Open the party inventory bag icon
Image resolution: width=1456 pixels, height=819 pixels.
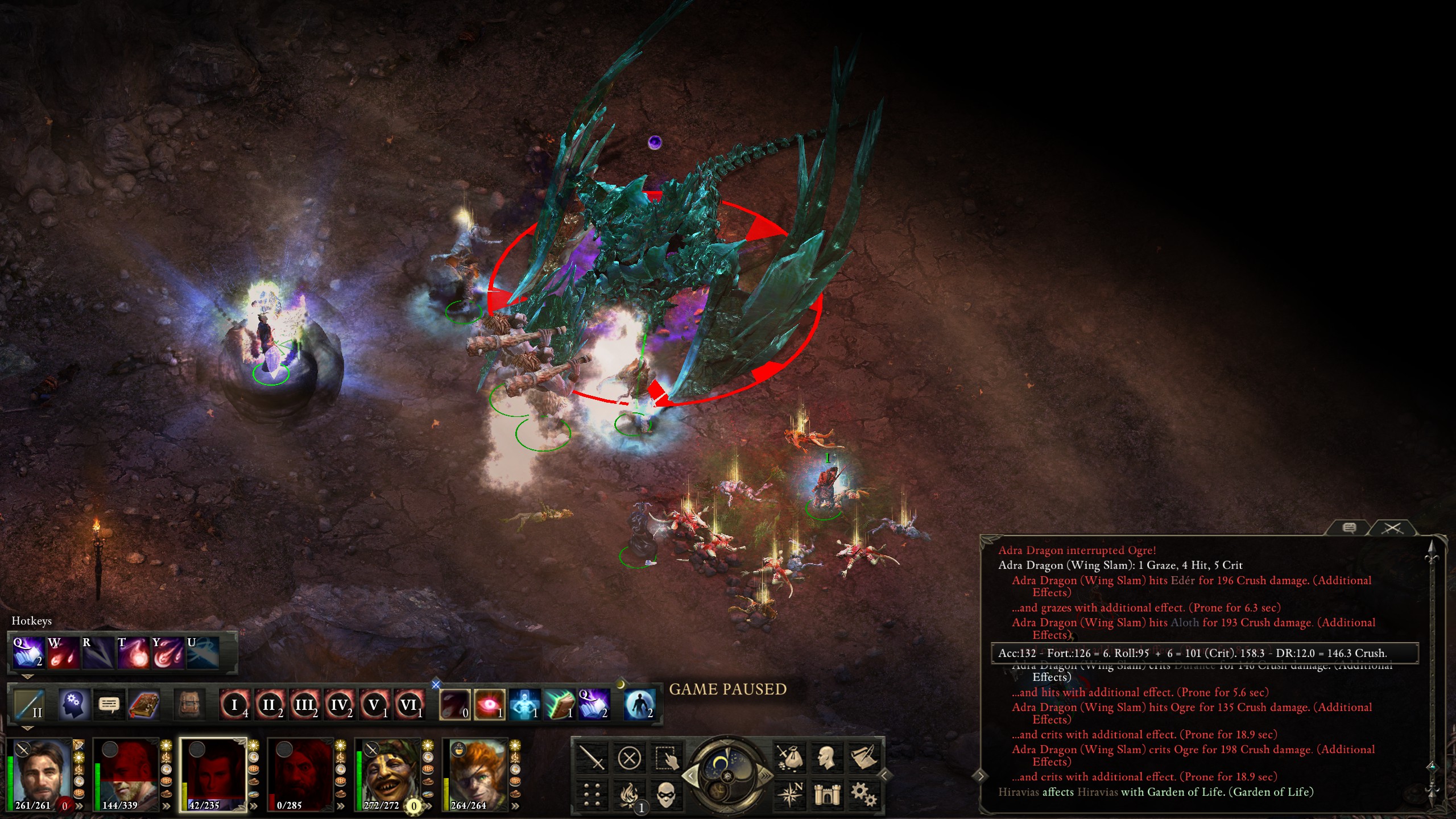[x=789, y=758]
